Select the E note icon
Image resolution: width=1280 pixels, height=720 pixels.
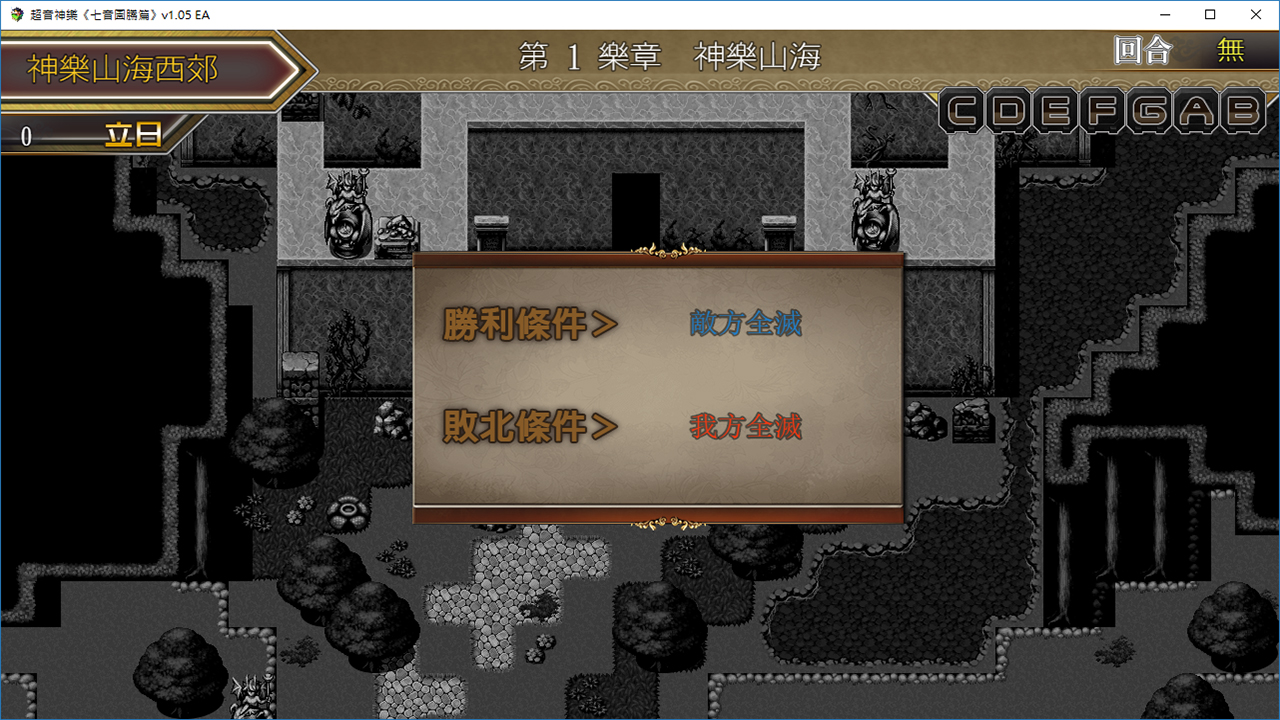pyautogui.click(x=1053, y=111)
